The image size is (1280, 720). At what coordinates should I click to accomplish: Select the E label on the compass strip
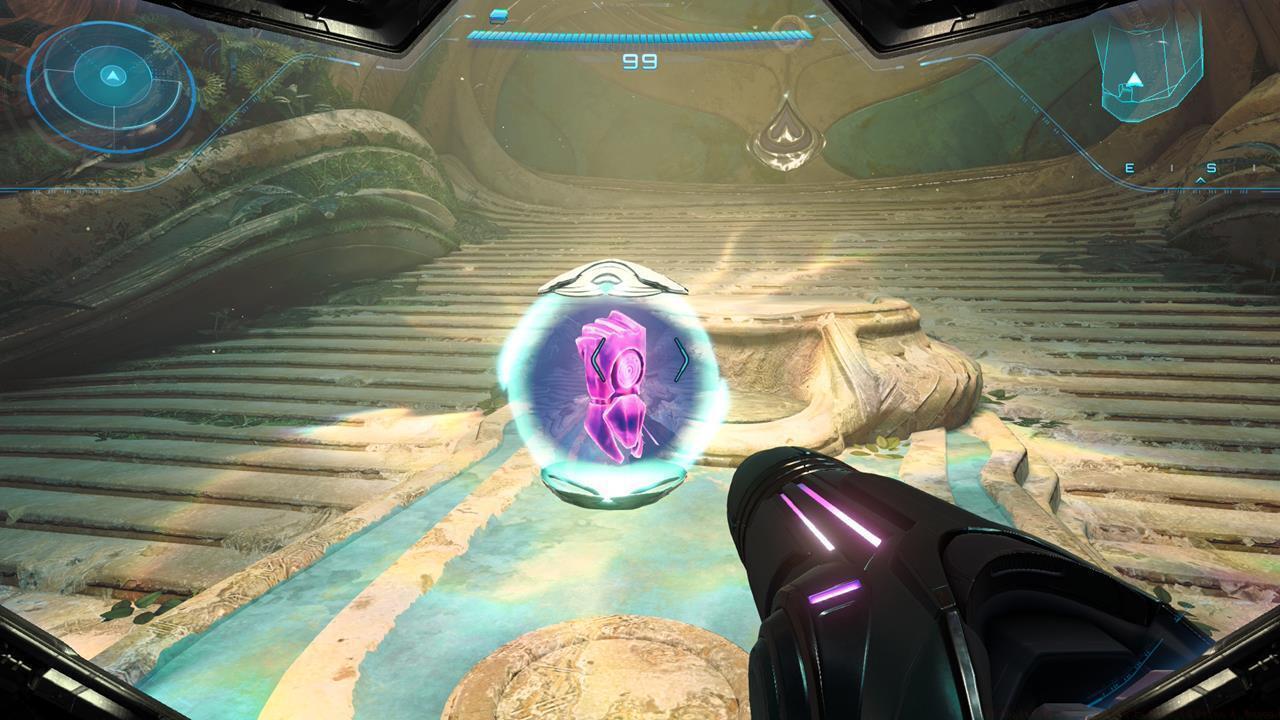click(1129, 168)
